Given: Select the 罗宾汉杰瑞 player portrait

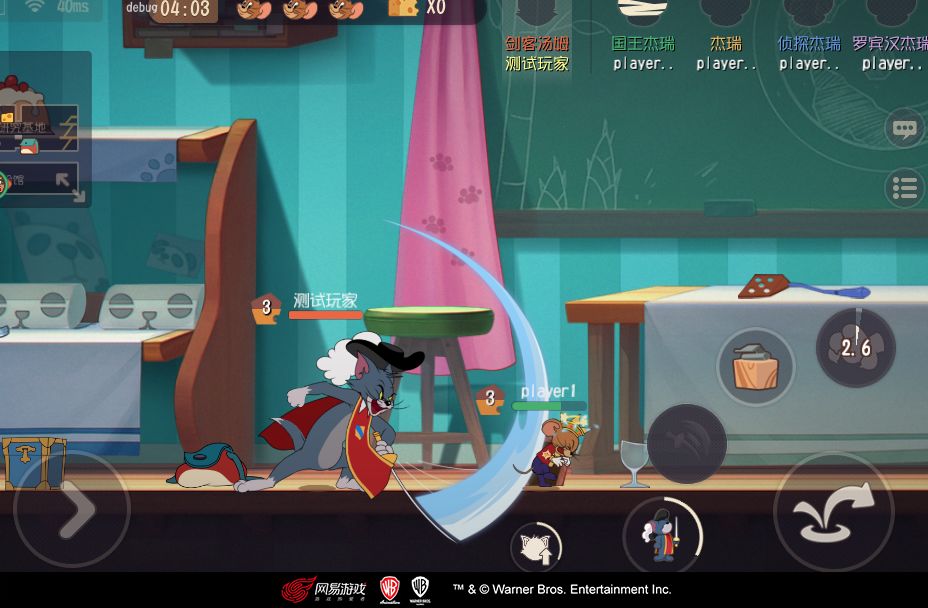Looking at the screenshot, I should 890,14.
